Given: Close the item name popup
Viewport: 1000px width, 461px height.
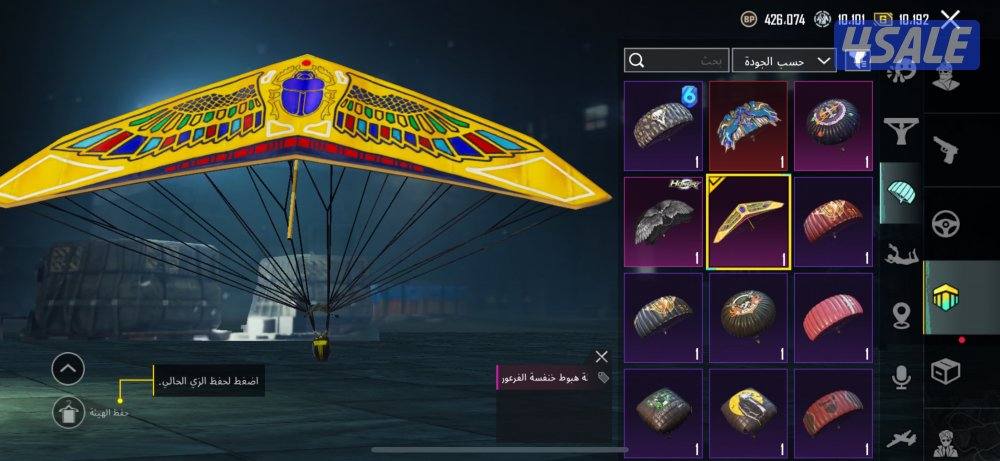Looking at the screenshot, I should pos(601,356).
